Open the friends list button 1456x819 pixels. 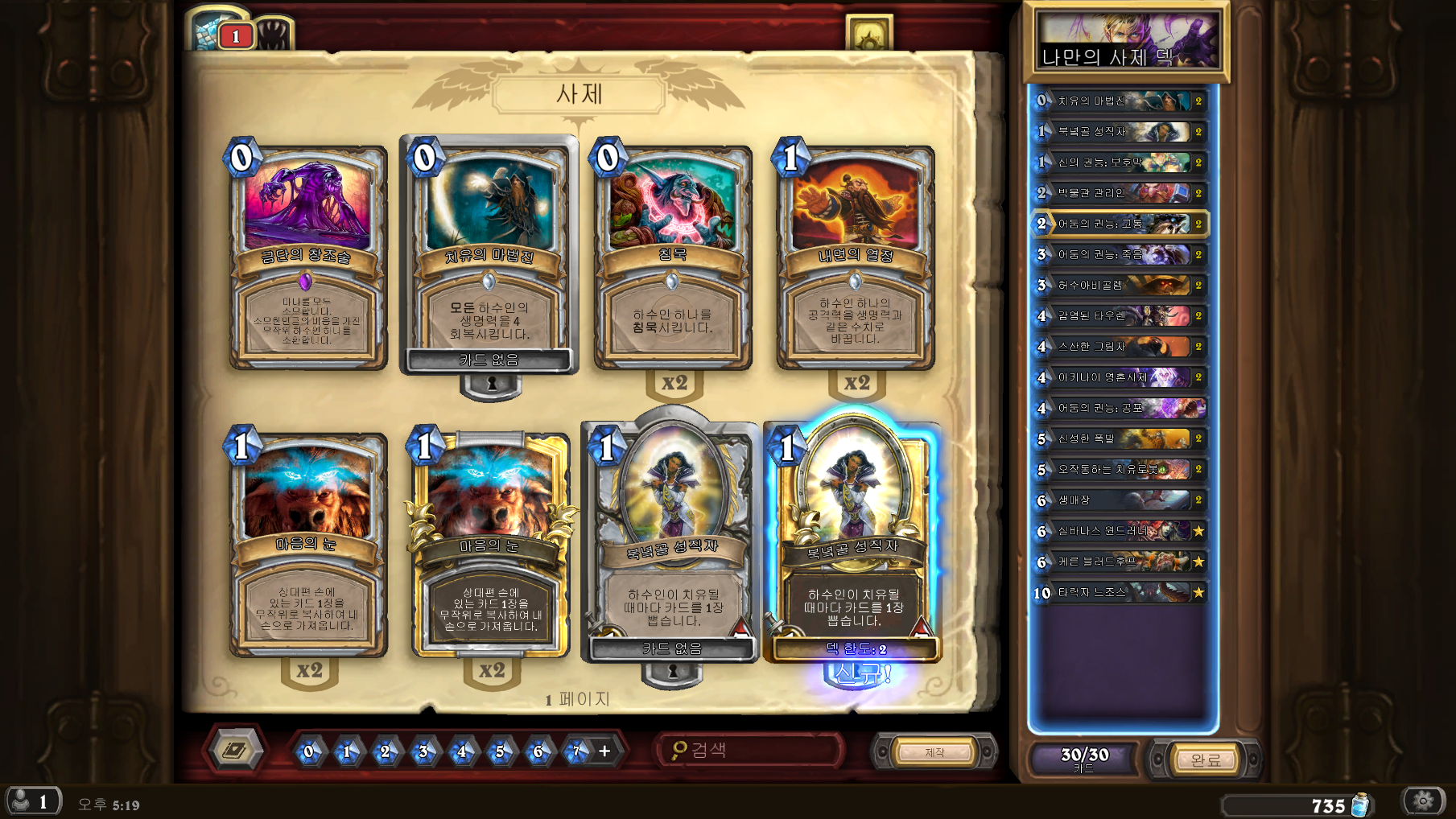click(32, 801)
